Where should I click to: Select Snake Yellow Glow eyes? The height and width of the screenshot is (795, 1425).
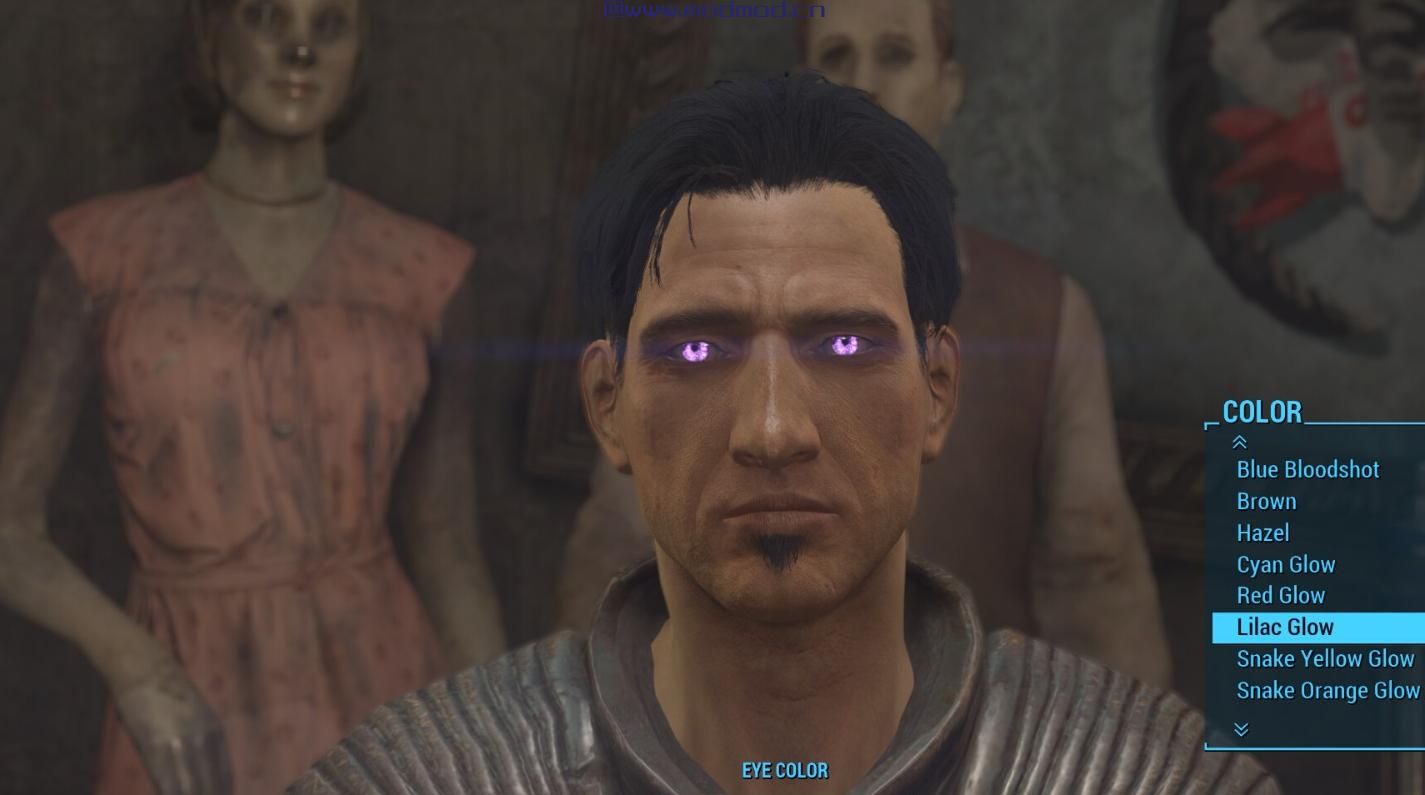pos(1325,659)
